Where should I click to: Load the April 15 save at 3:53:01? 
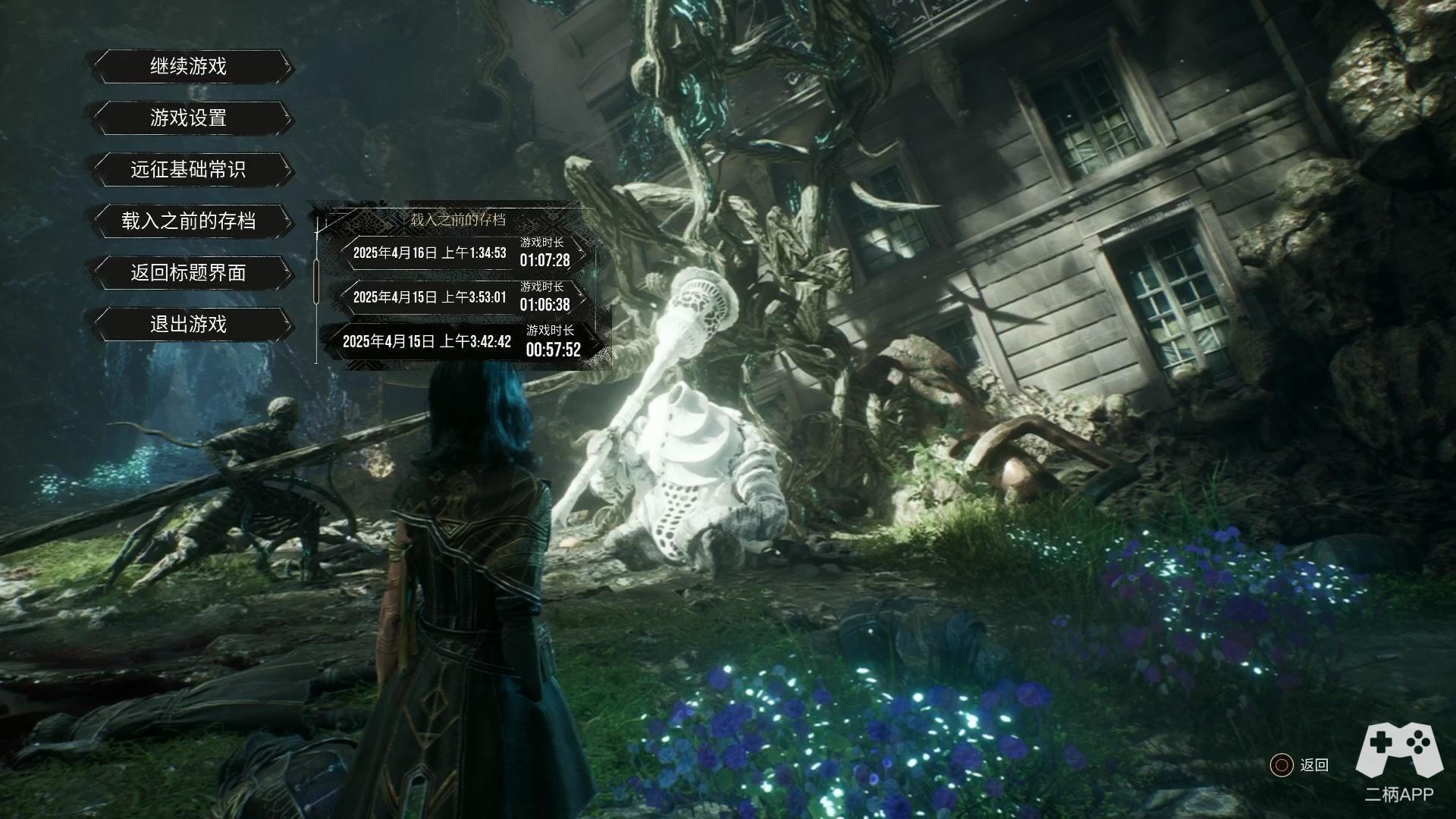coord(461,297)
